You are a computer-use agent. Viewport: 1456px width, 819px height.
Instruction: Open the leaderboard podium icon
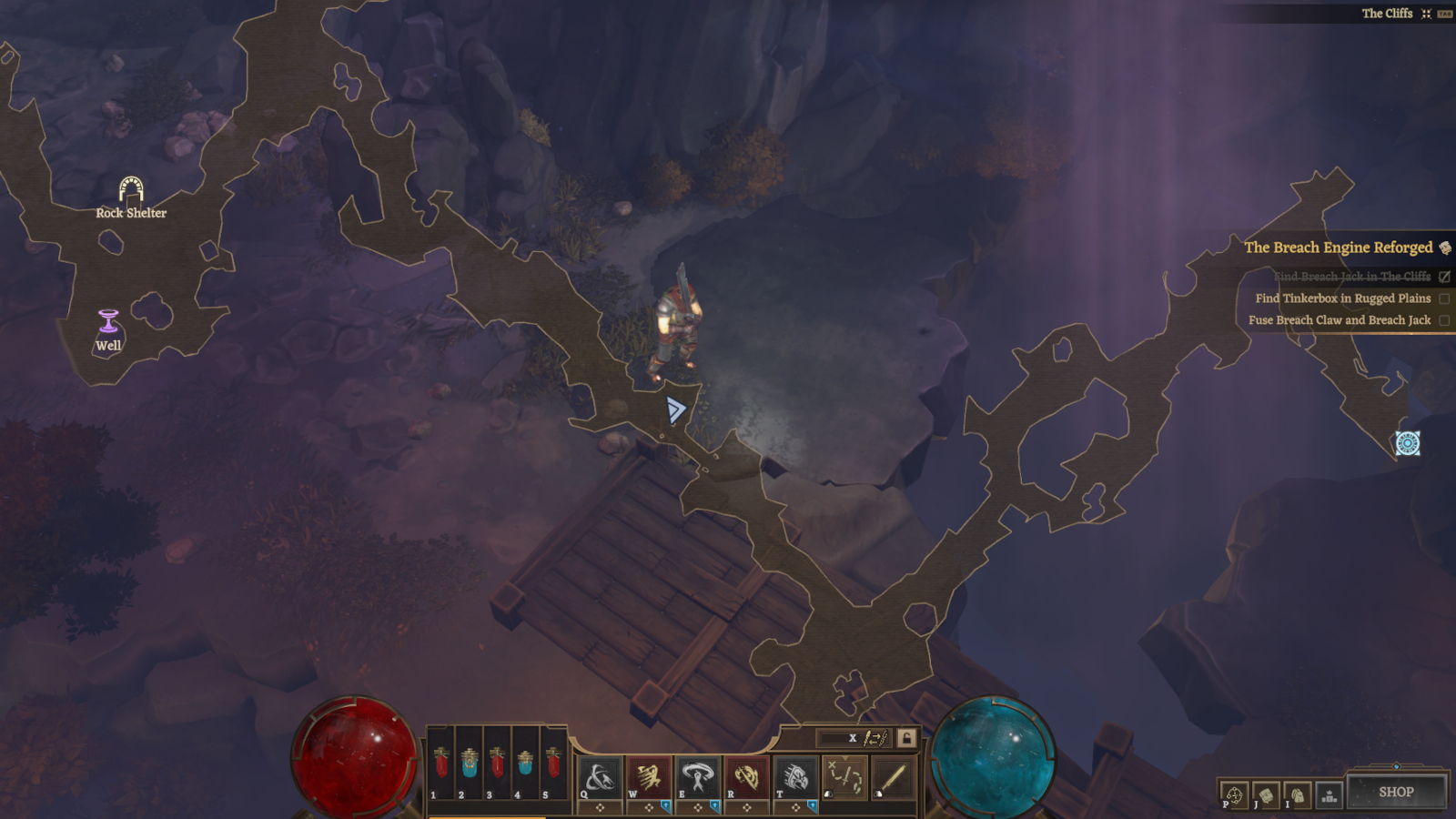click(1330, 795)
